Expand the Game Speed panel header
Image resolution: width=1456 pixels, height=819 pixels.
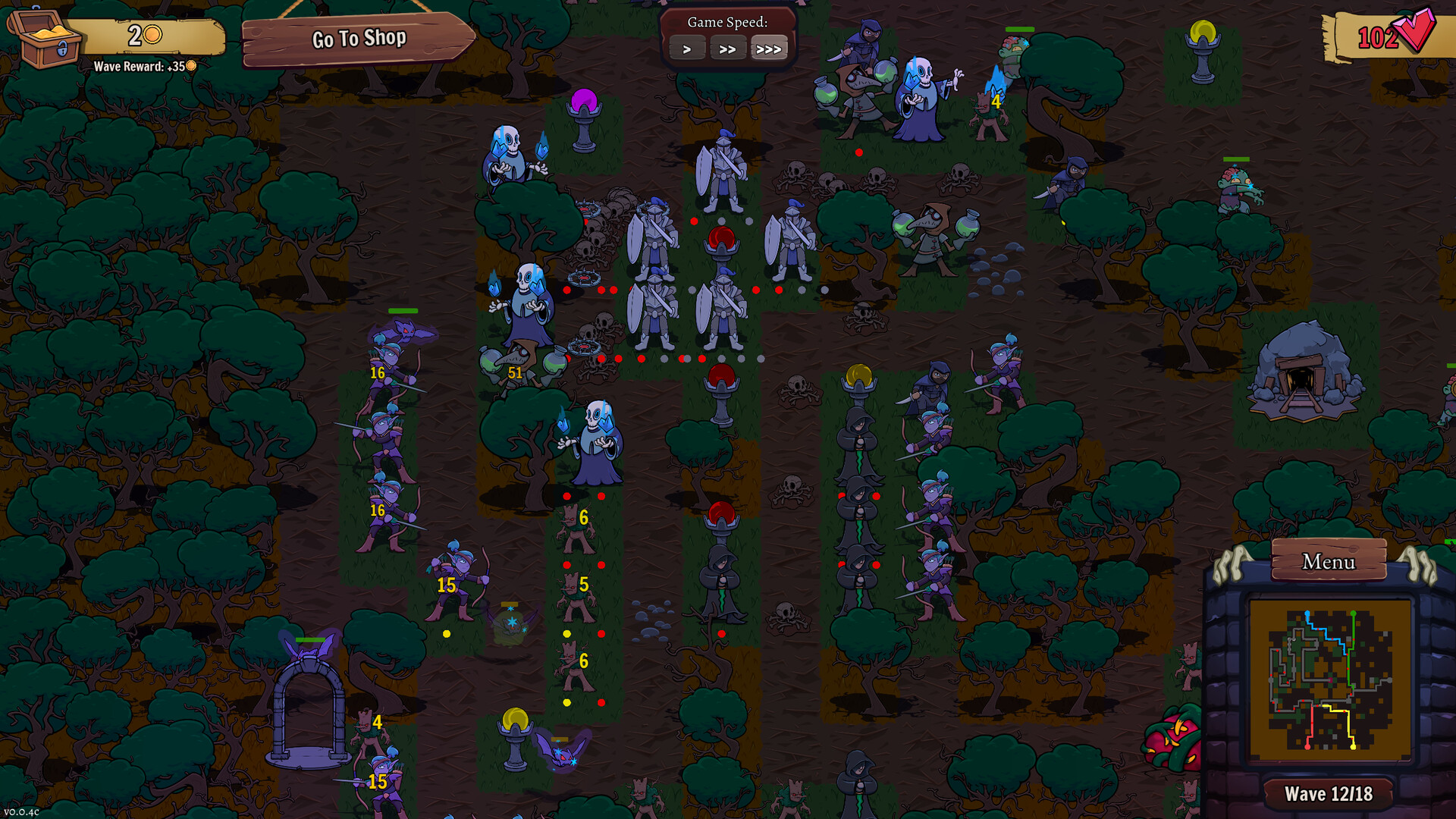728,22
